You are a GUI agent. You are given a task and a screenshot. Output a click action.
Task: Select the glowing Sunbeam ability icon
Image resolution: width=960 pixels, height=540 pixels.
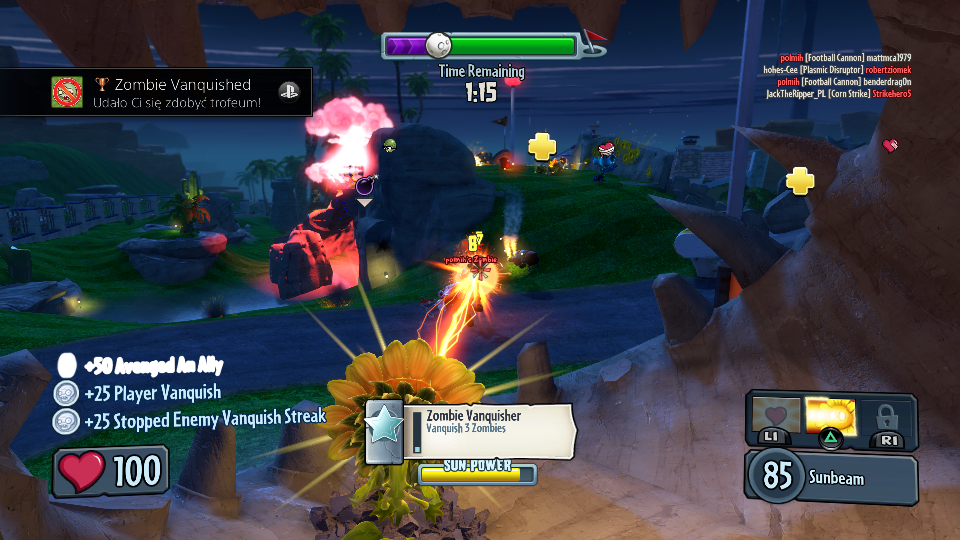pos(831,416)
